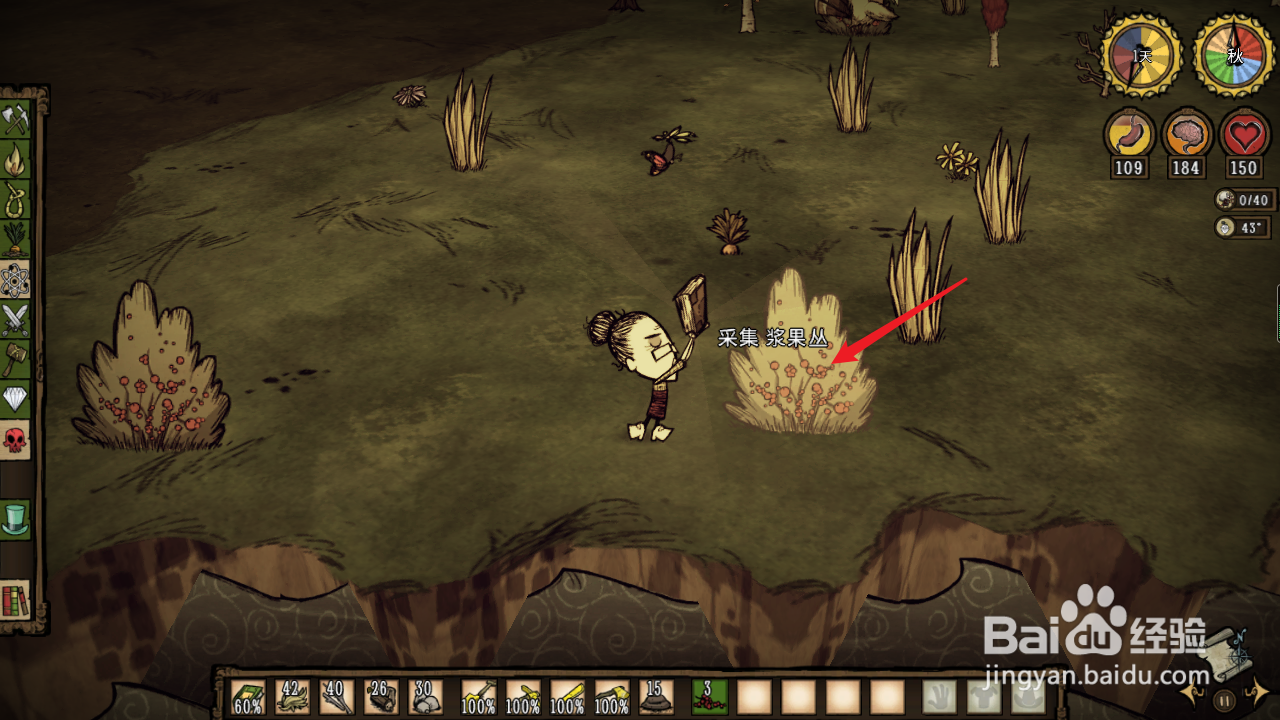
Task: Select the rocks stack of 30
Action: tap(425, 697)
